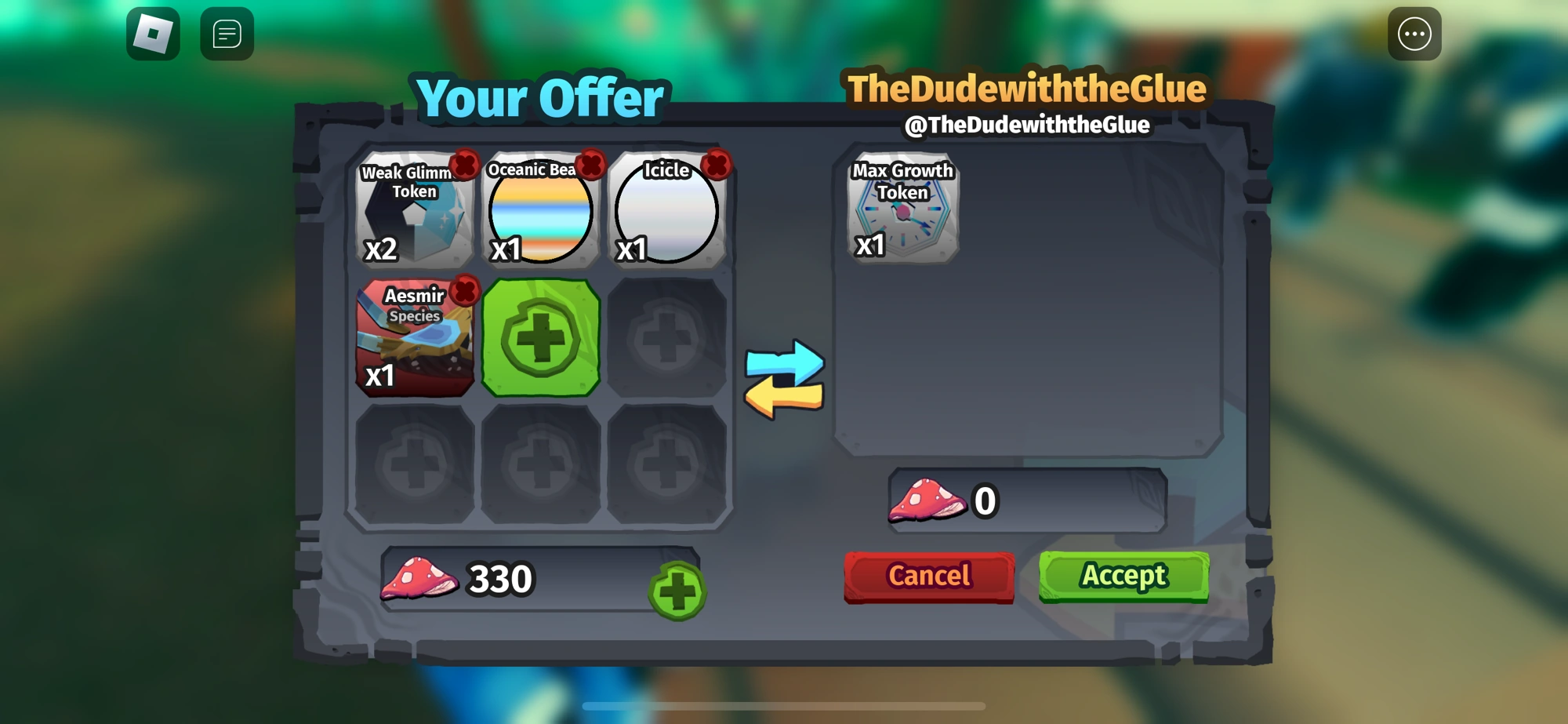
Task: Open the chat panel icon
Action: click(226, 33)
